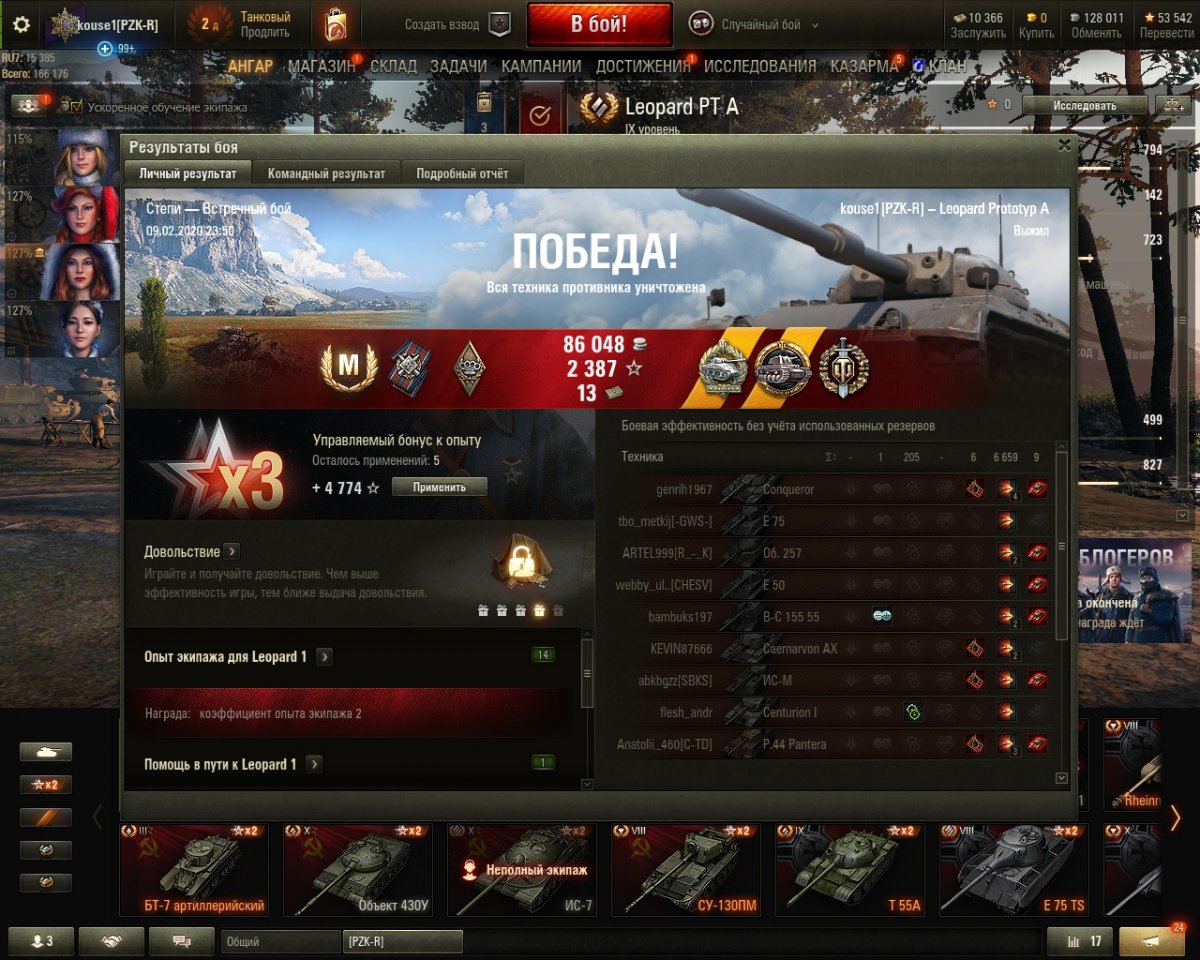Close the battle results window

pos(1064,145)
